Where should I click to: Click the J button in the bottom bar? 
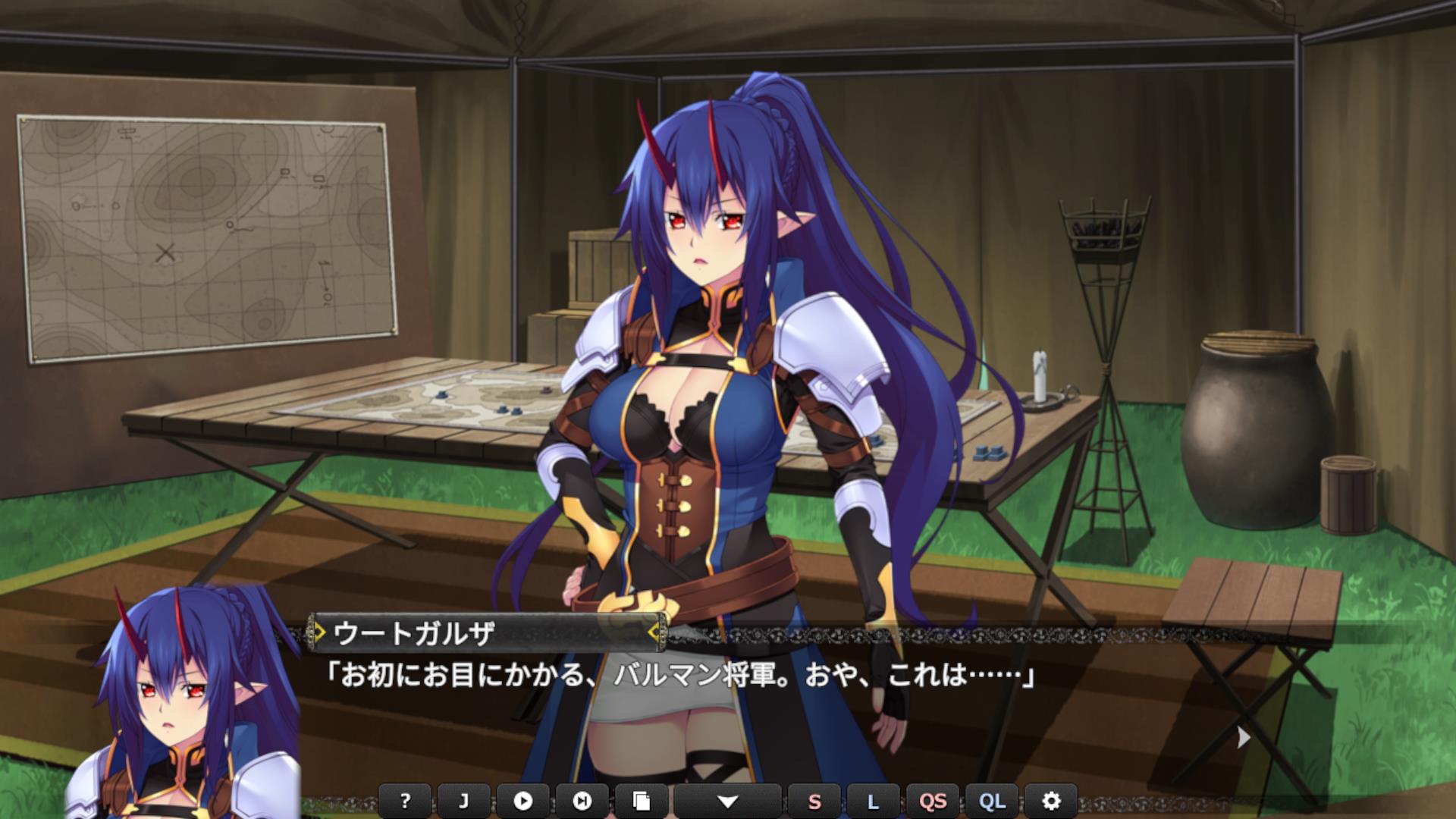pos(464,801)
